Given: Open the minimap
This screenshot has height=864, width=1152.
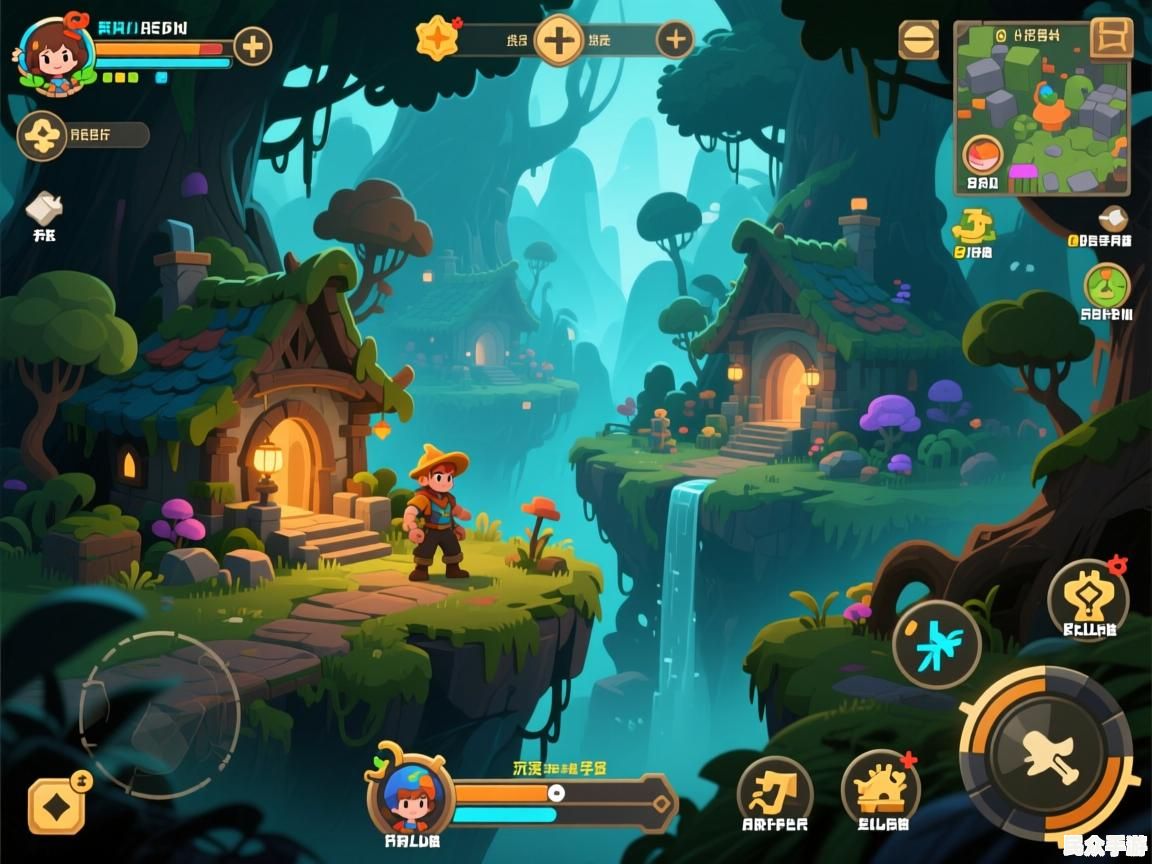Looking at the screenshot, I should point(1040,110).
